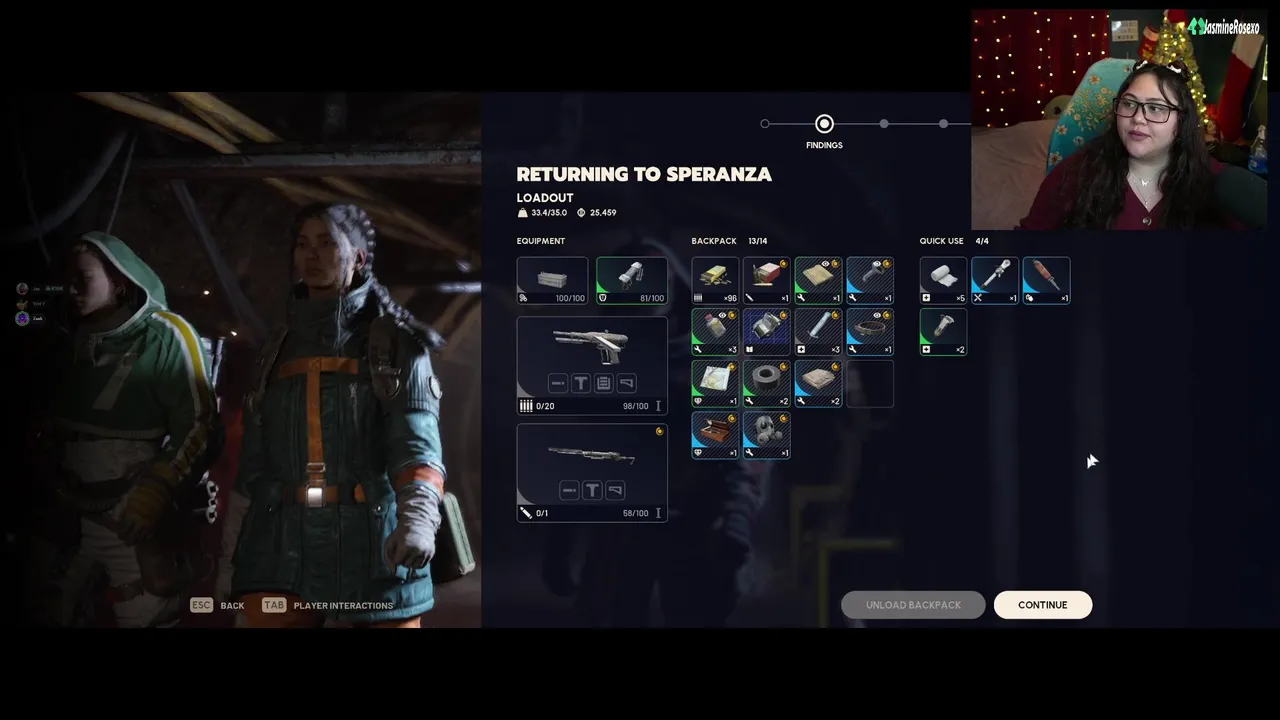Select the Unload Backpack button
This screenshot has height=720, width=1280.
913,605
